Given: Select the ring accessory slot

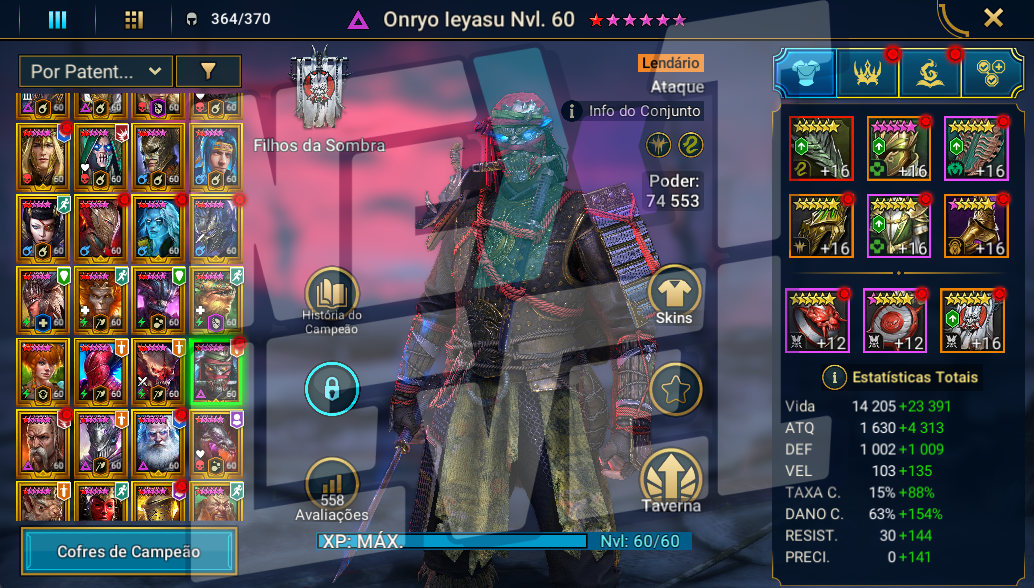Looking at the screenshot, I should point(817,319).
